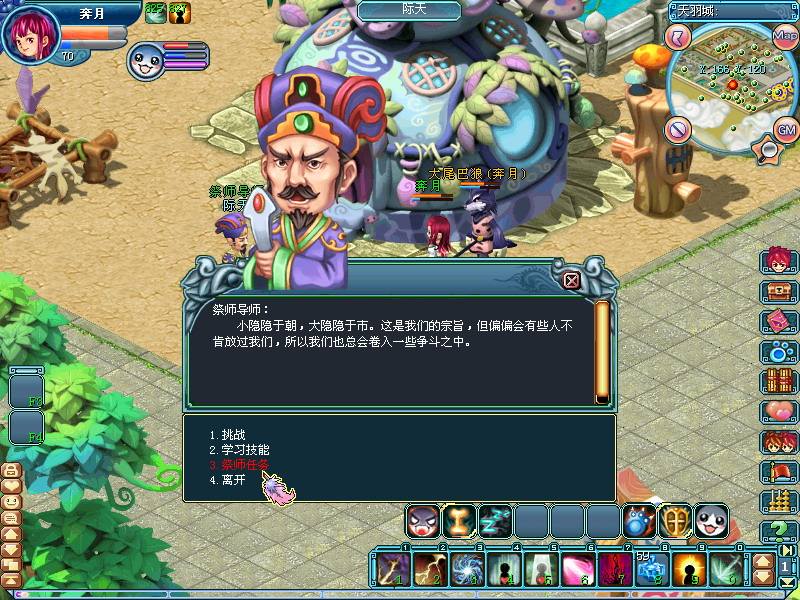Activate the sleeping Zzz emote skill

(495, 521)
